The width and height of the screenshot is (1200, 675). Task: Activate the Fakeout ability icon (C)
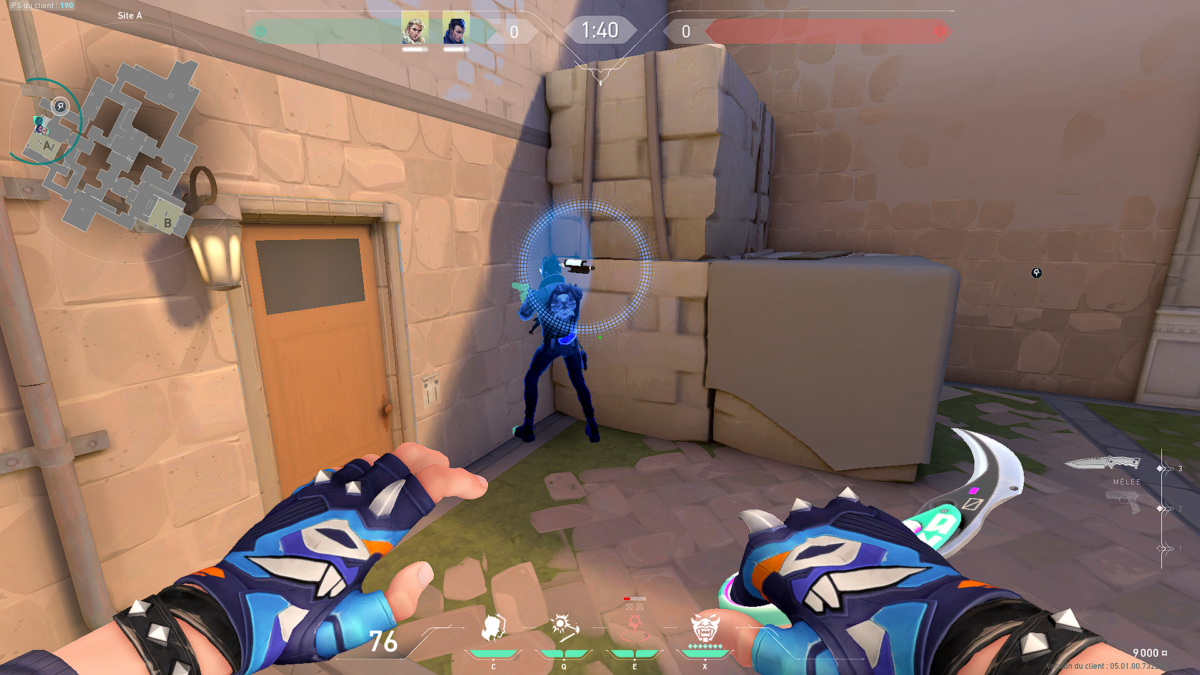[x=492, y=628]
